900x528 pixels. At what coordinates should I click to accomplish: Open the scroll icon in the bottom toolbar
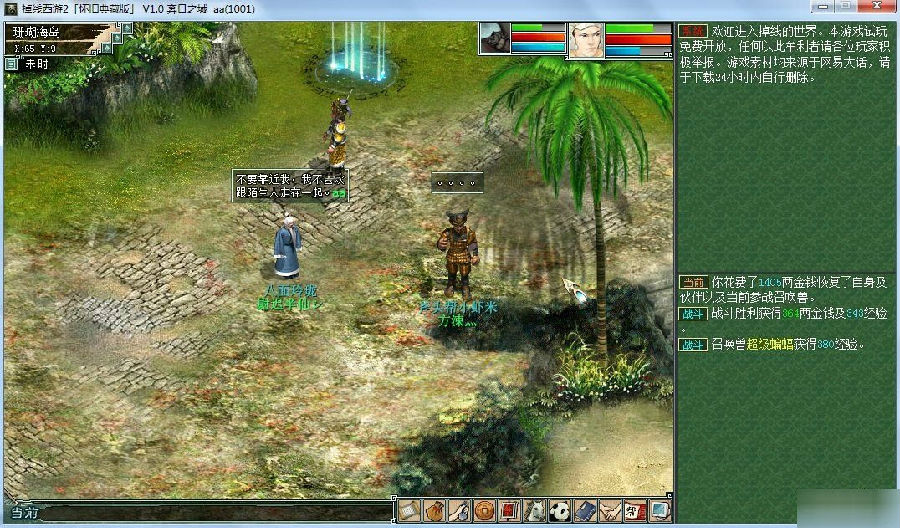coord(410,510)
